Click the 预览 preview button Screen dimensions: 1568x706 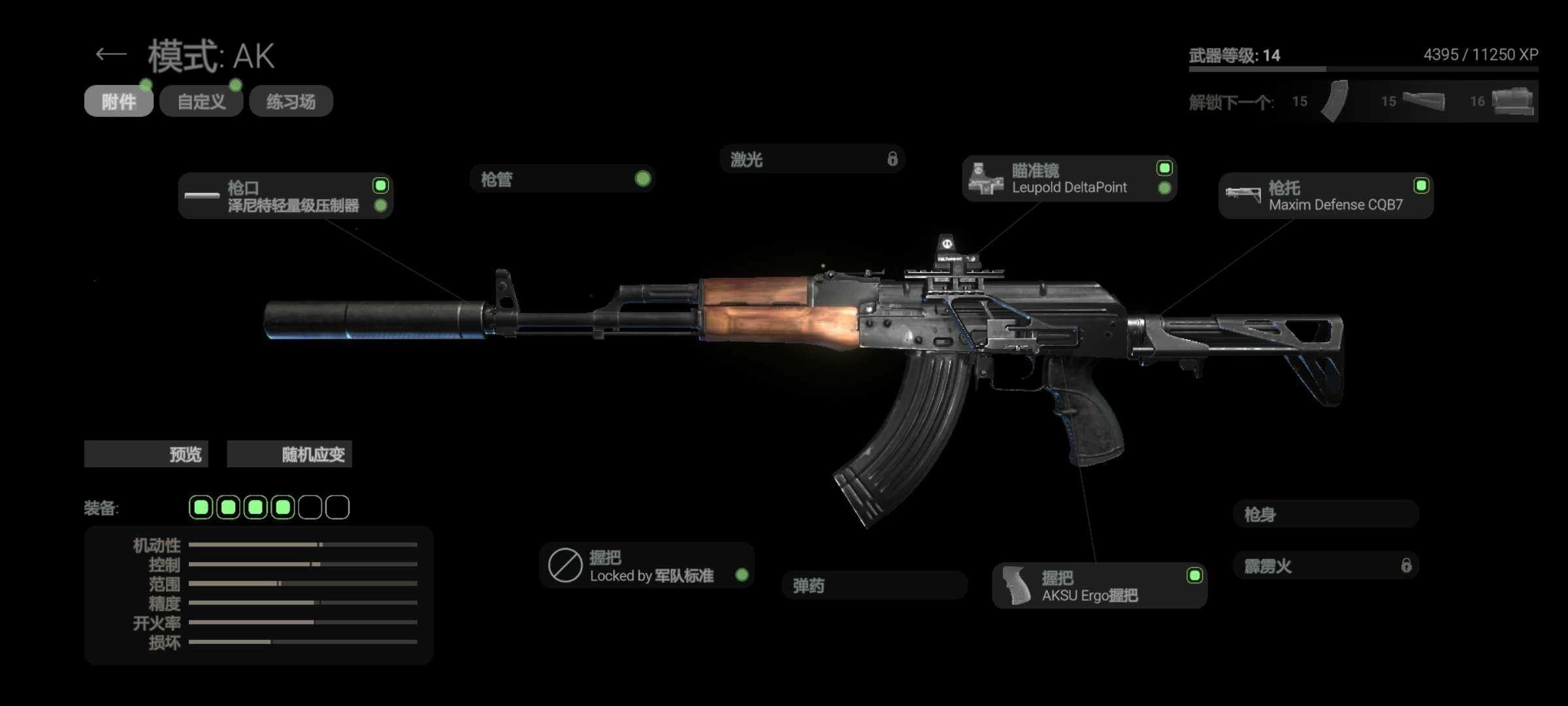(146, 454)
